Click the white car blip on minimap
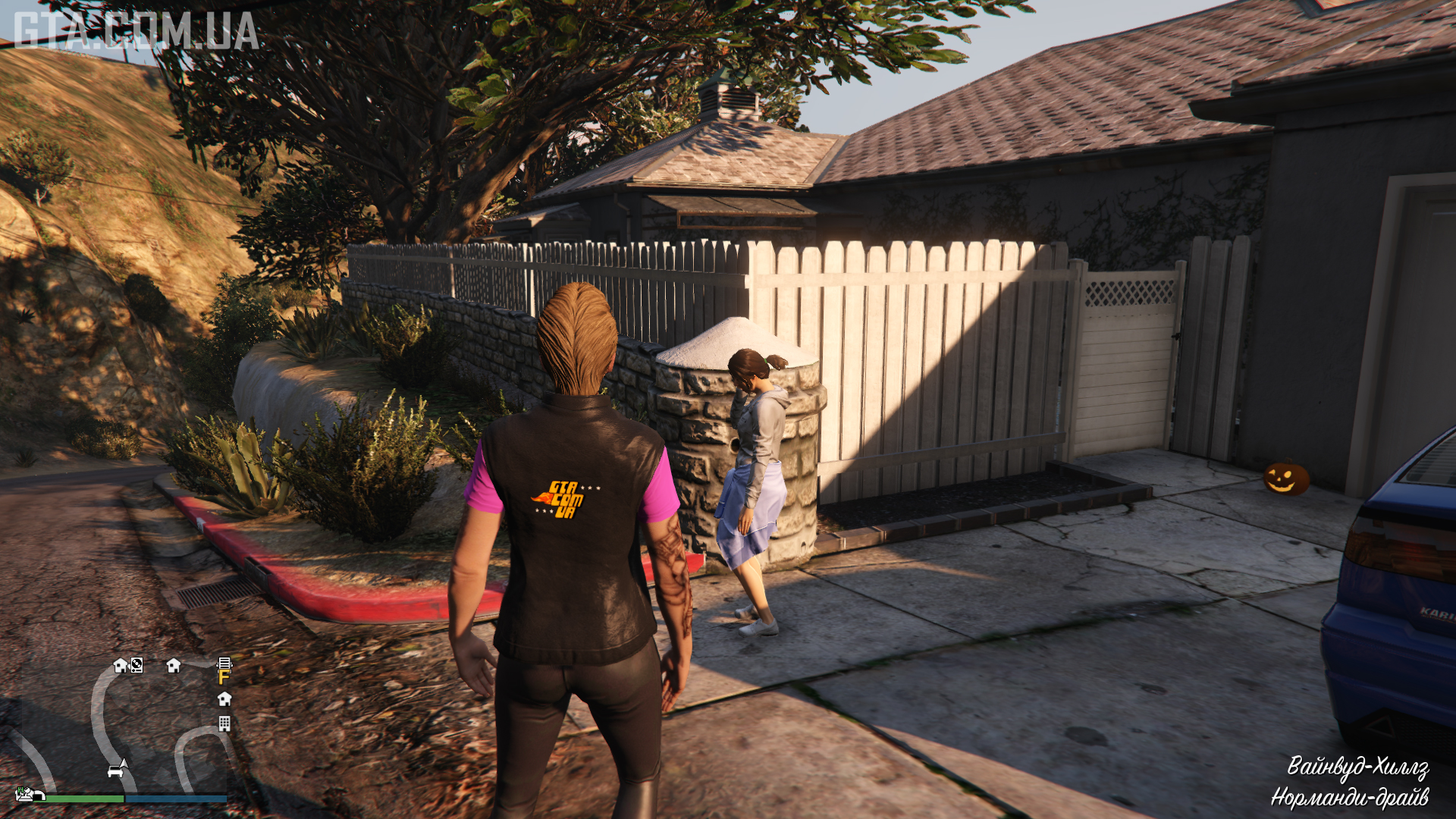1456x819 pixels. click(x=115, y=772)
